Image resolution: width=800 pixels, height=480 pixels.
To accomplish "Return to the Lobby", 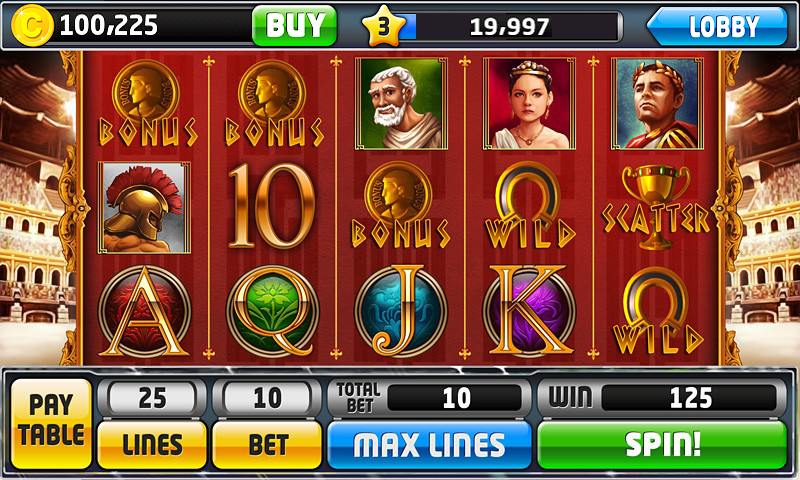I will click(x=718, y=26).
